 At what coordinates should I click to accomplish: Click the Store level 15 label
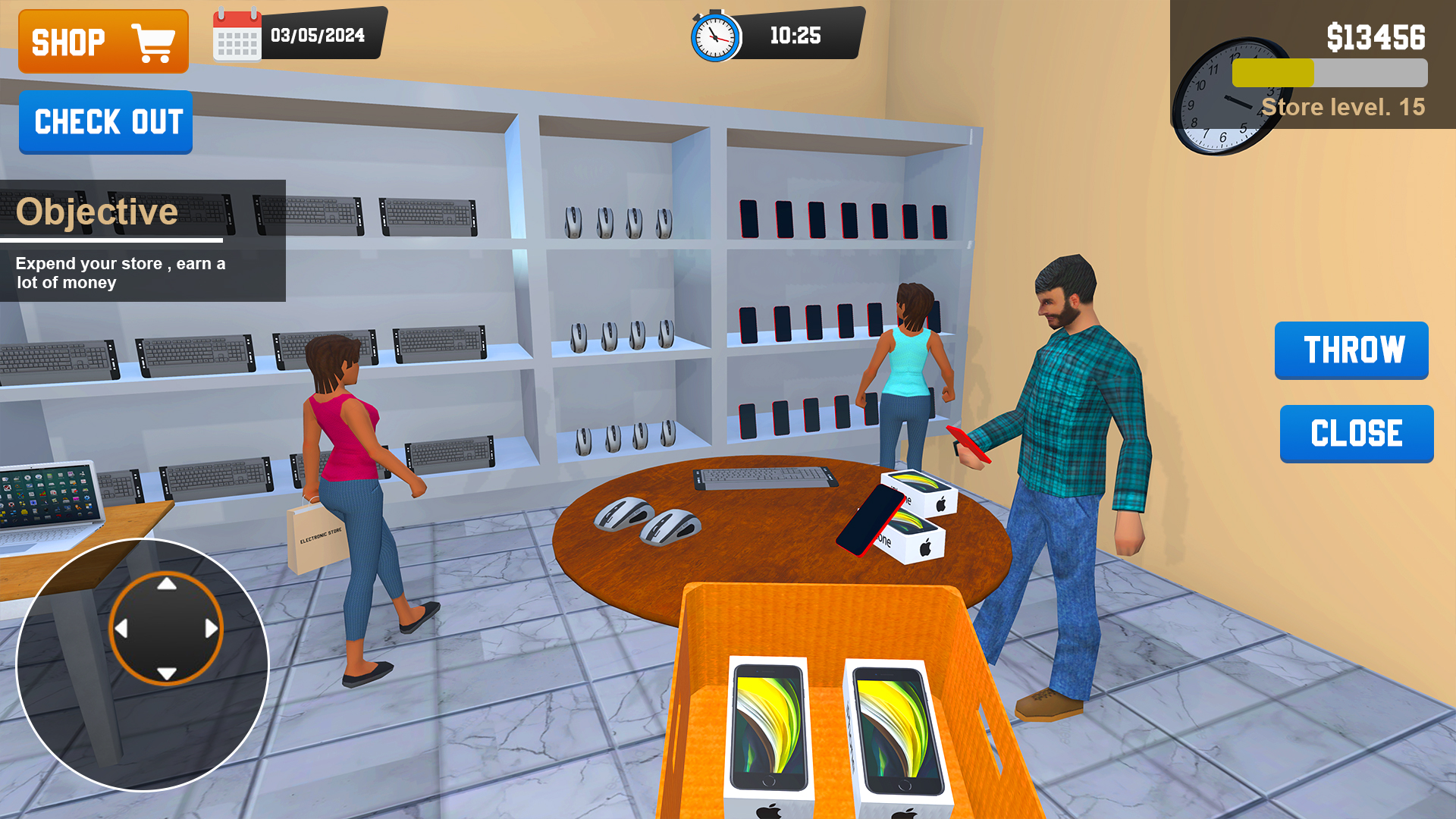point(1343,107)
